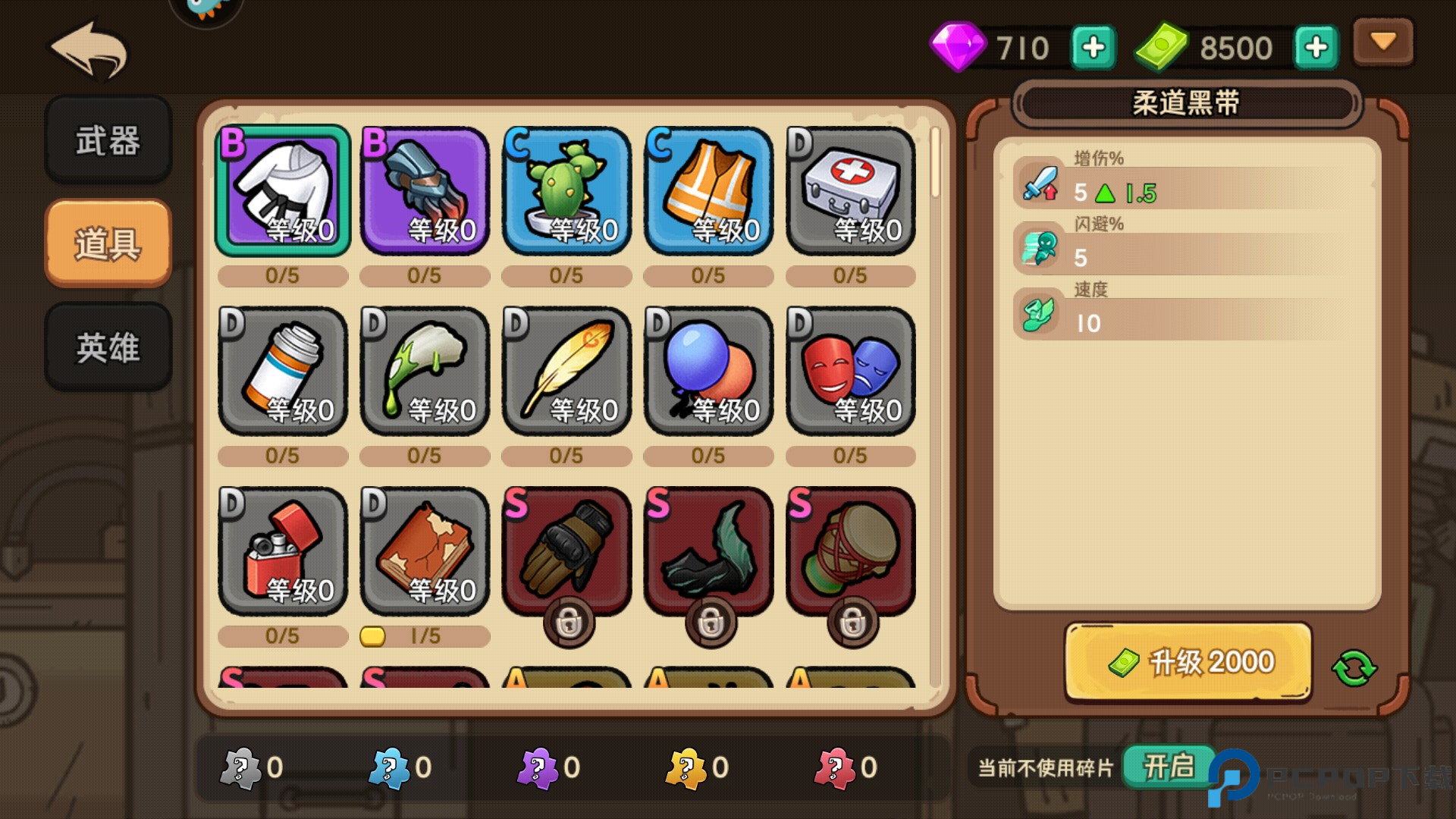The height and width of the screenshot is (819, 1456).
Task: Select the D-rank first aid kit
Action: [849, 191]
